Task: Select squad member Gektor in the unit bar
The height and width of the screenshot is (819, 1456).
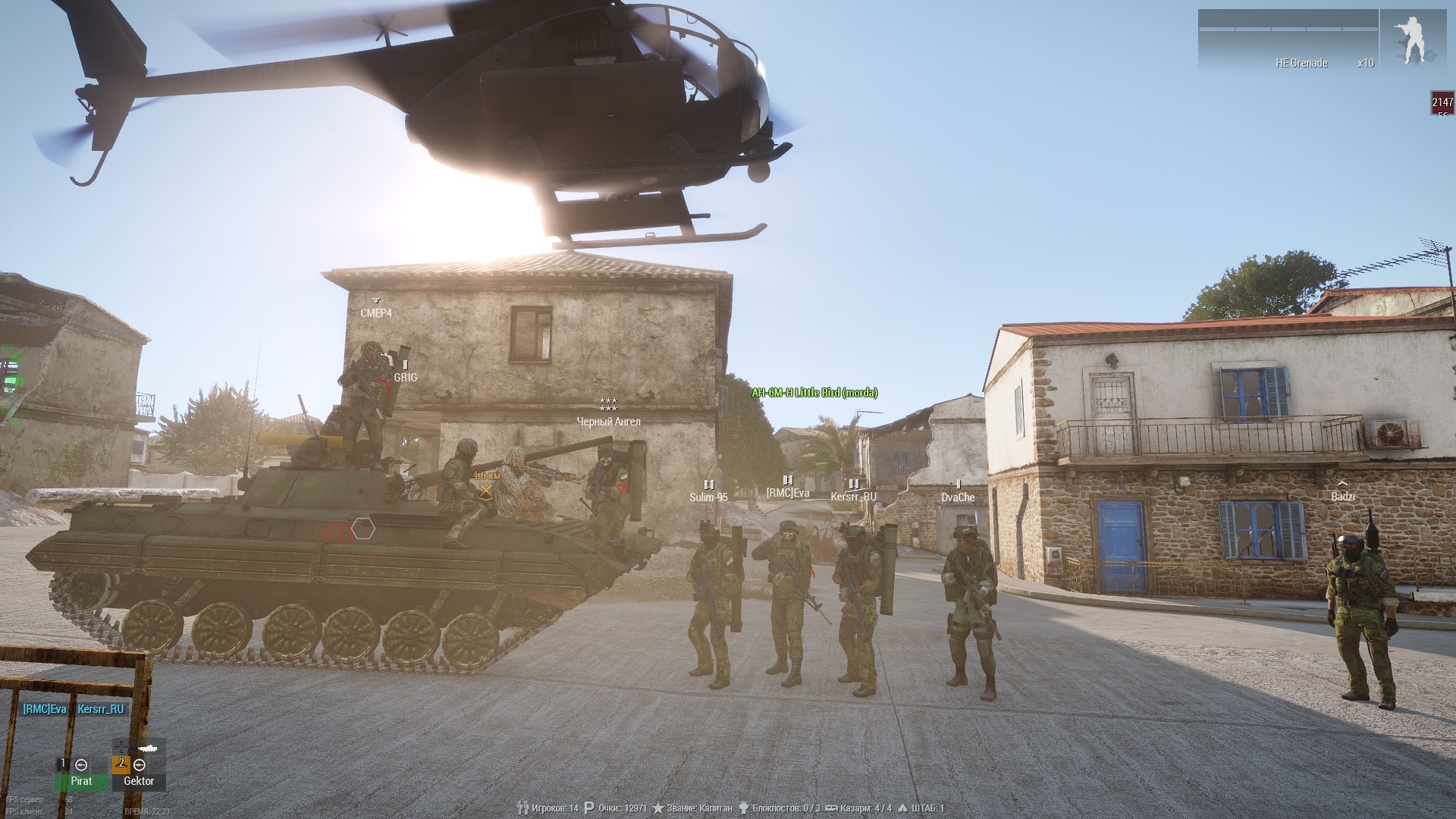Action: [139, 780]
